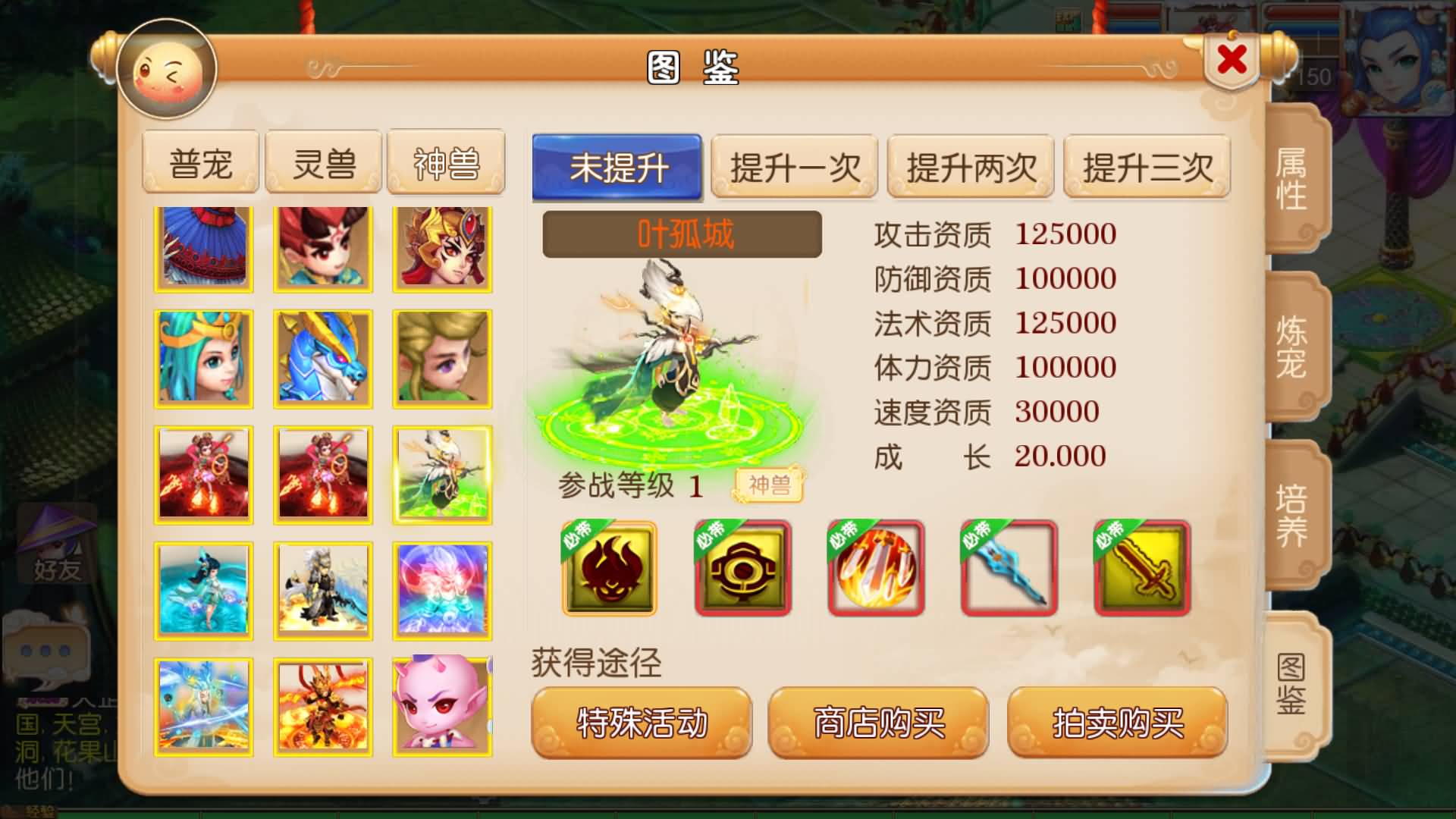Click the 商店购买 button
This screenshot has width=1456, height=819.
click(x=880, y=723)
